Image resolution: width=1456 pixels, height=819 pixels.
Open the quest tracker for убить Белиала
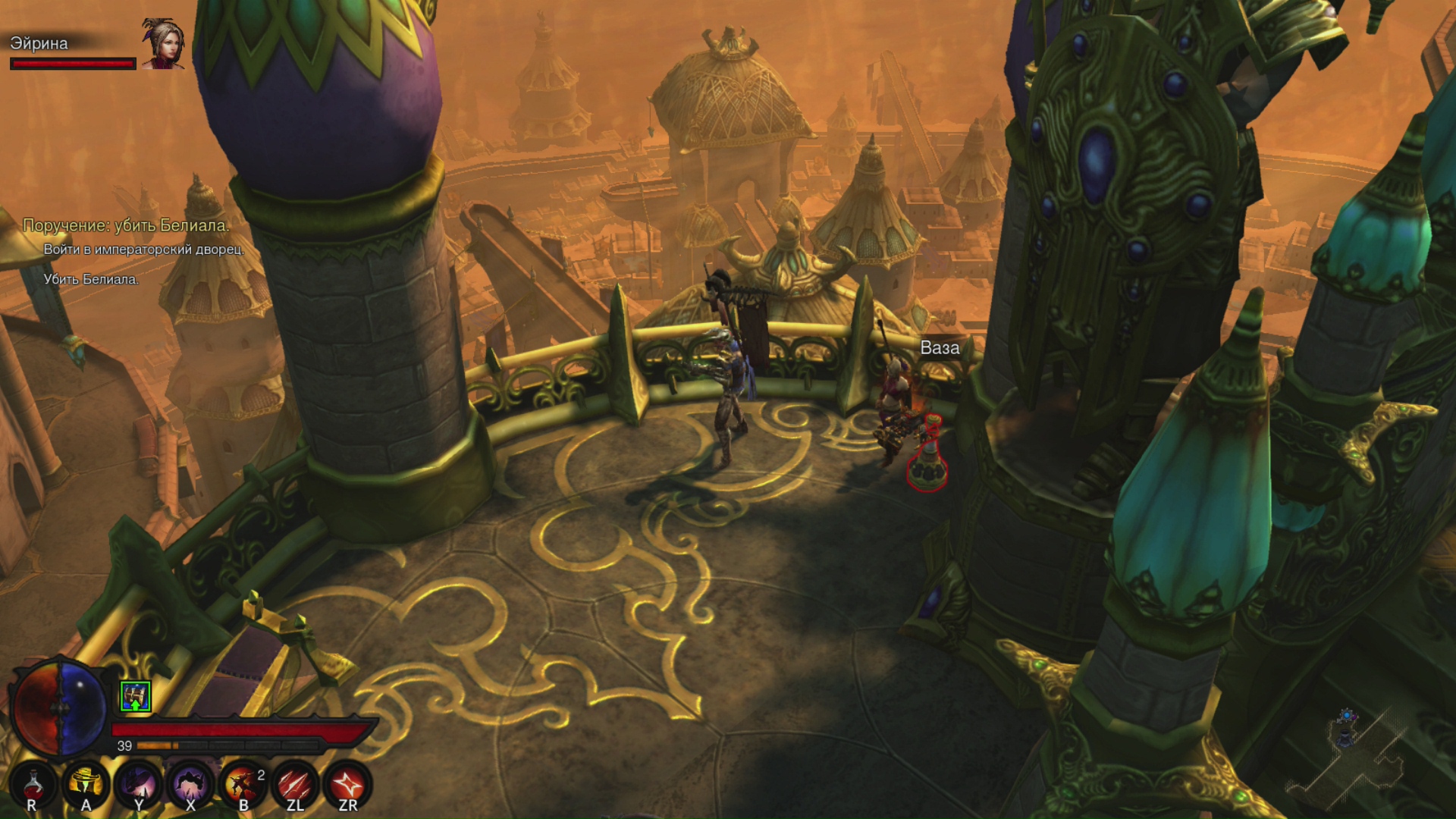click(x=126, y=225)
